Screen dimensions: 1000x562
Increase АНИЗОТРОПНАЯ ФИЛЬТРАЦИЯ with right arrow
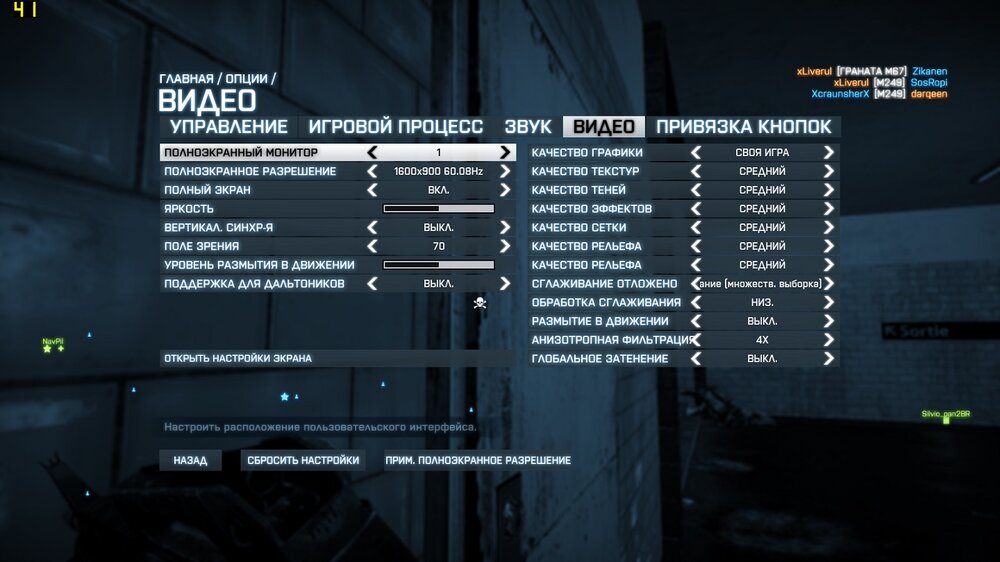tap(828, 340)
